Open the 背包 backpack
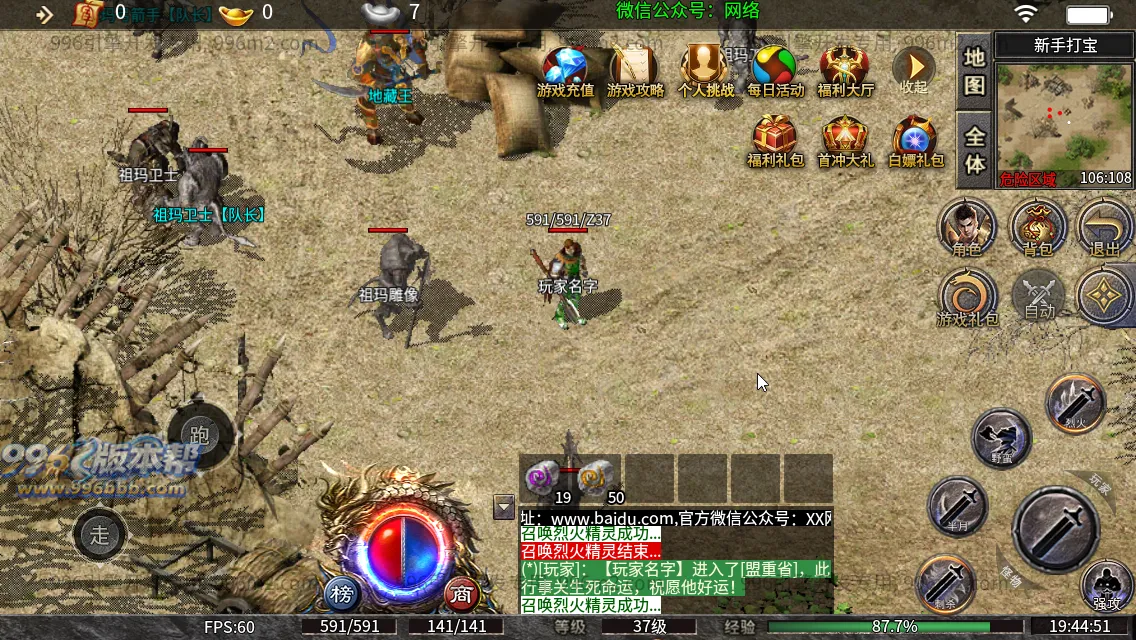 (1039, 226)
